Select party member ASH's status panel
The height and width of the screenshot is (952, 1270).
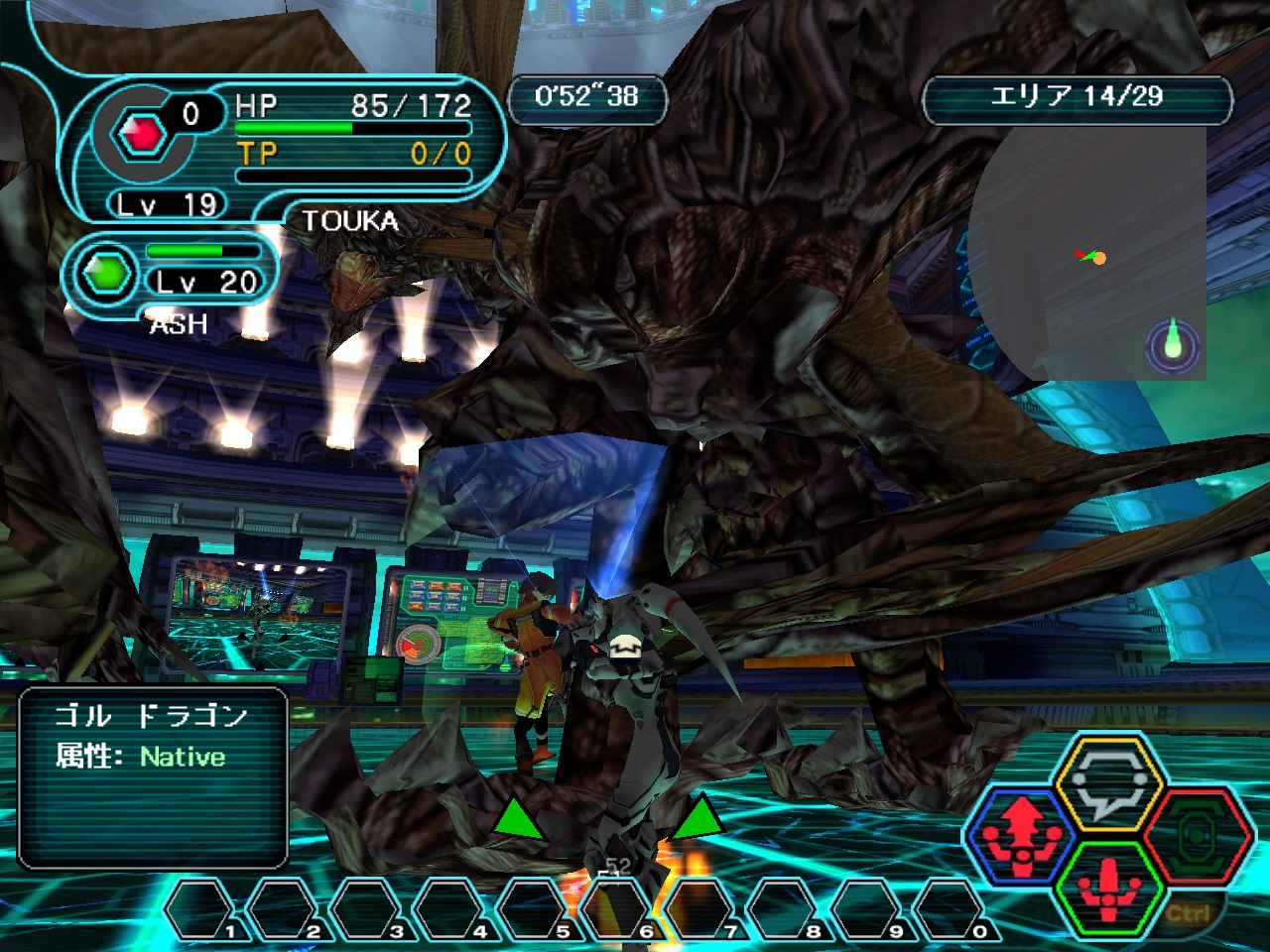coord(169,278)
